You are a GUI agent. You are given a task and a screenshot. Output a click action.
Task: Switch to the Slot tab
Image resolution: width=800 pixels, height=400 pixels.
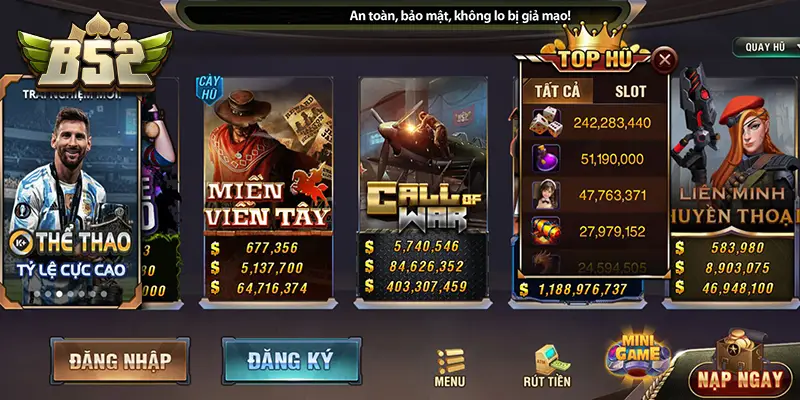(630, 91)
